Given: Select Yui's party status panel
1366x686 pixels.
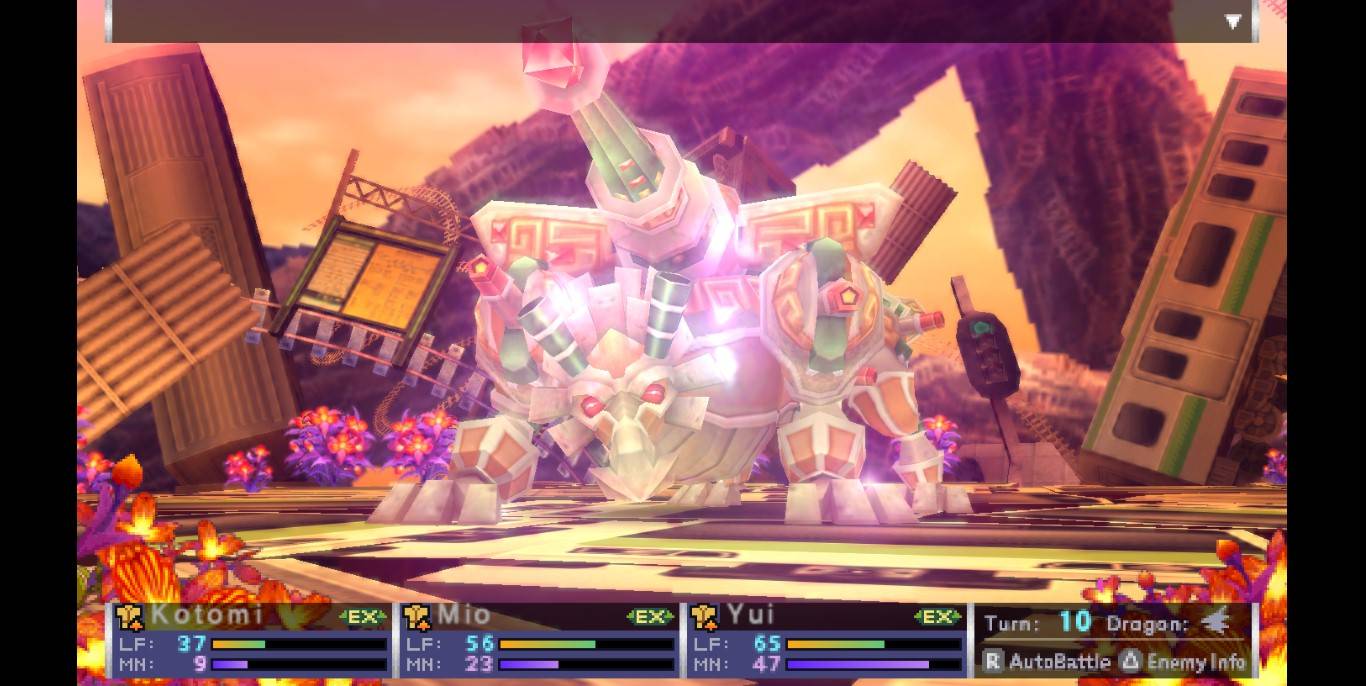Looking at the screenshot, I should (826, 640).
